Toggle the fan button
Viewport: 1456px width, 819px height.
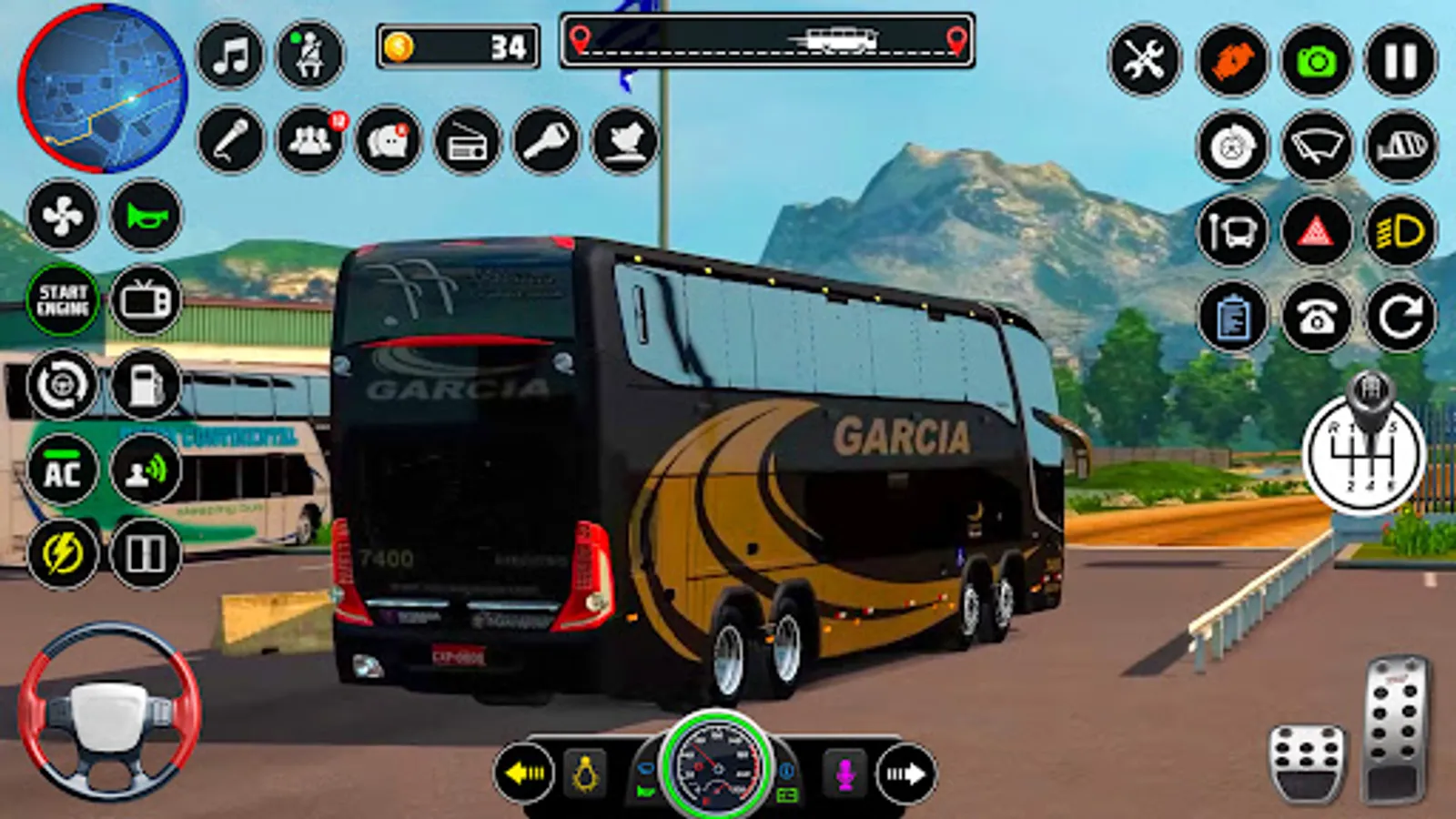point(63,216)
